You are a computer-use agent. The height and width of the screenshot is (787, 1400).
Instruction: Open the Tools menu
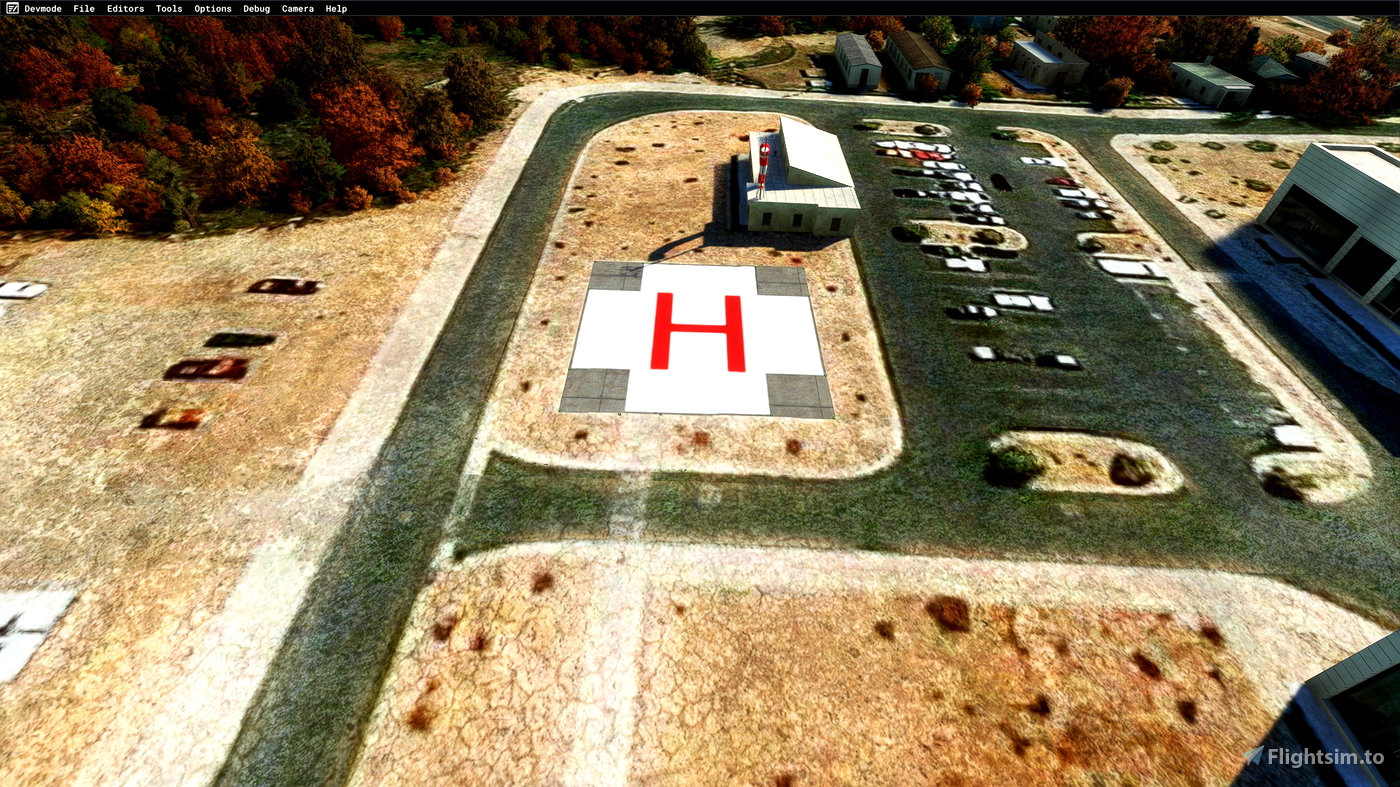(x=168, y=8)
